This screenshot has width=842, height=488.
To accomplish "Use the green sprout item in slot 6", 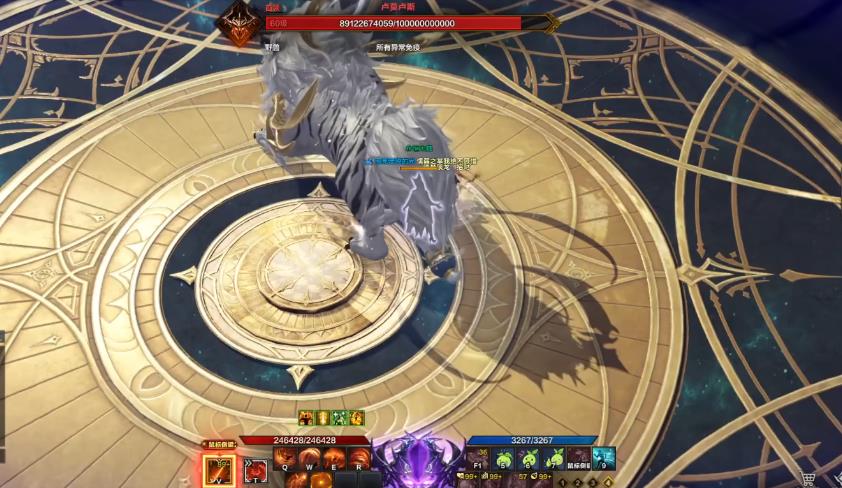I will point(529,459).
